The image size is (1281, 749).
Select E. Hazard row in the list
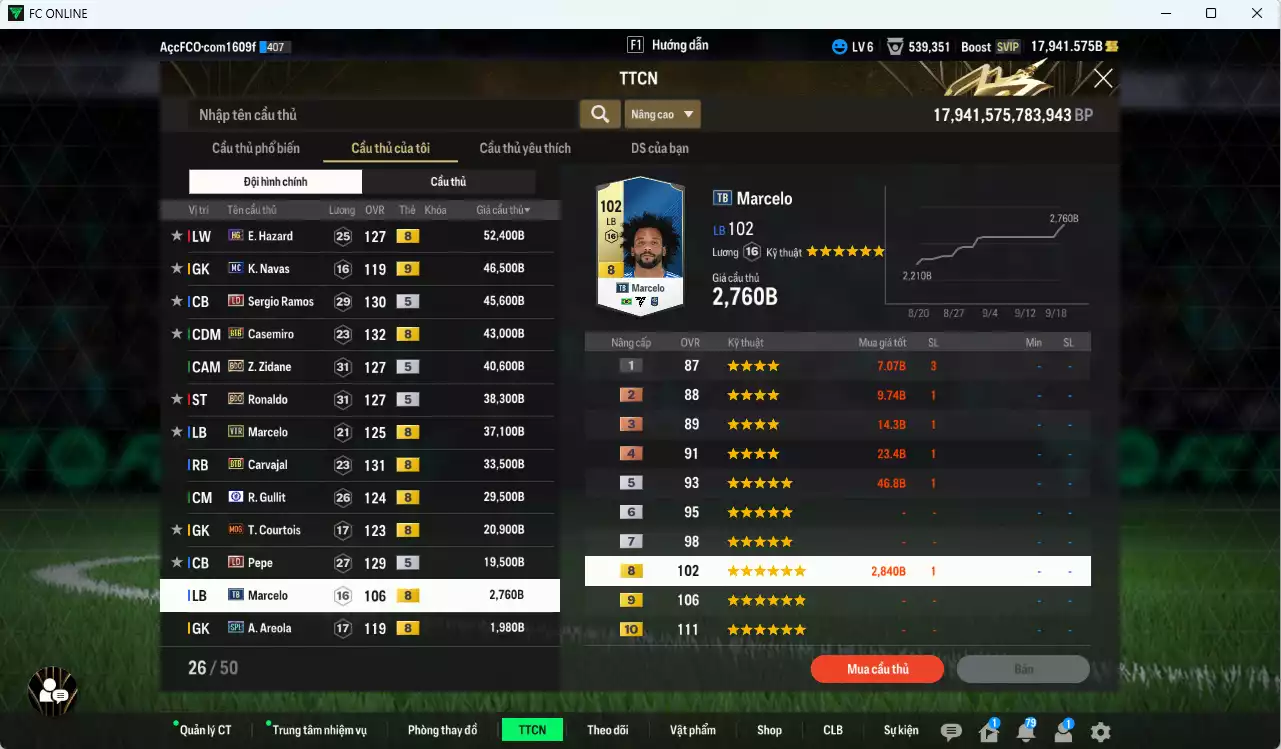(360, 236)
